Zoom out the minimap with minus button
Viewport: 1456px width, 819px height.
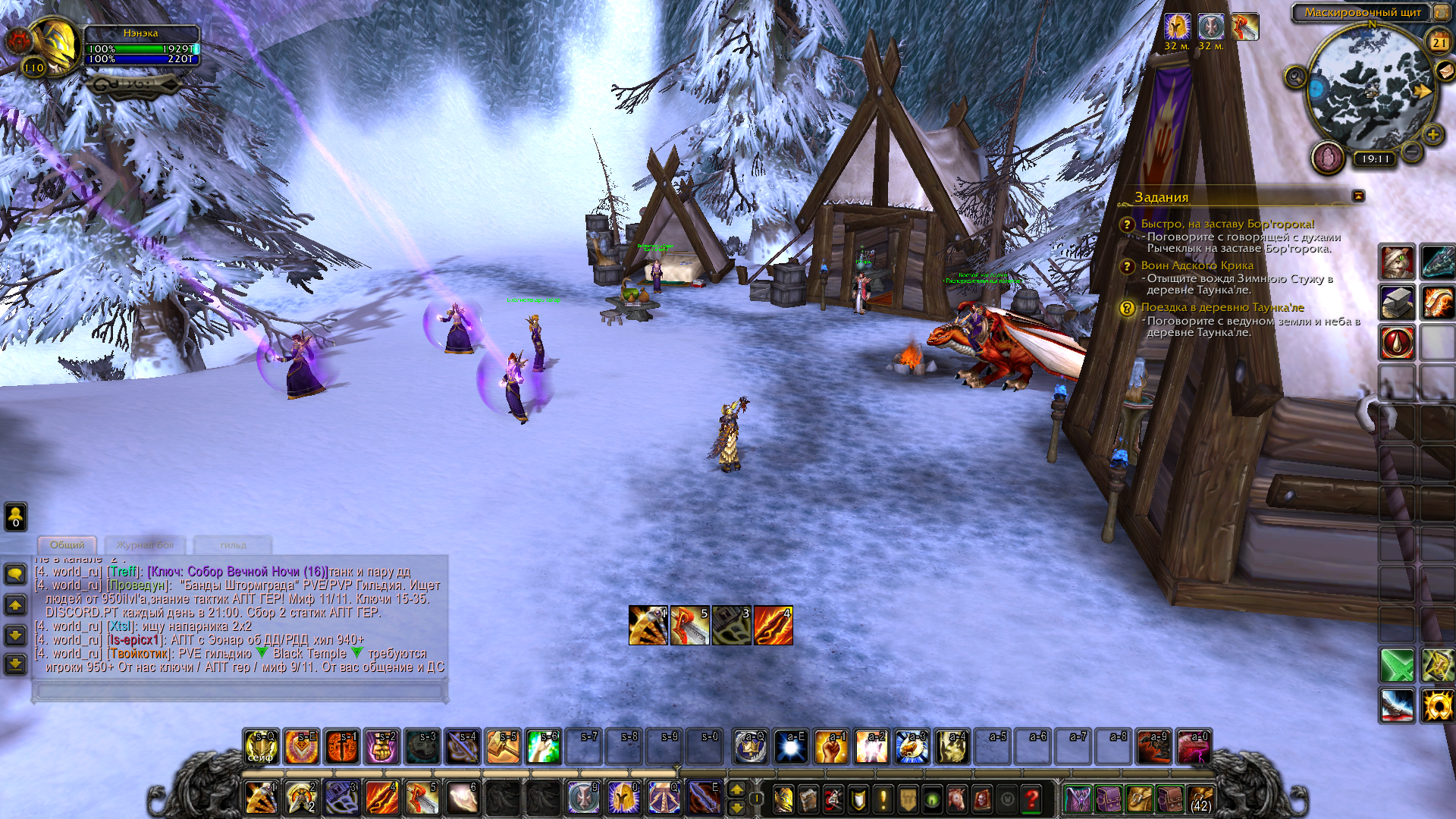click(x=1412, y=152)
